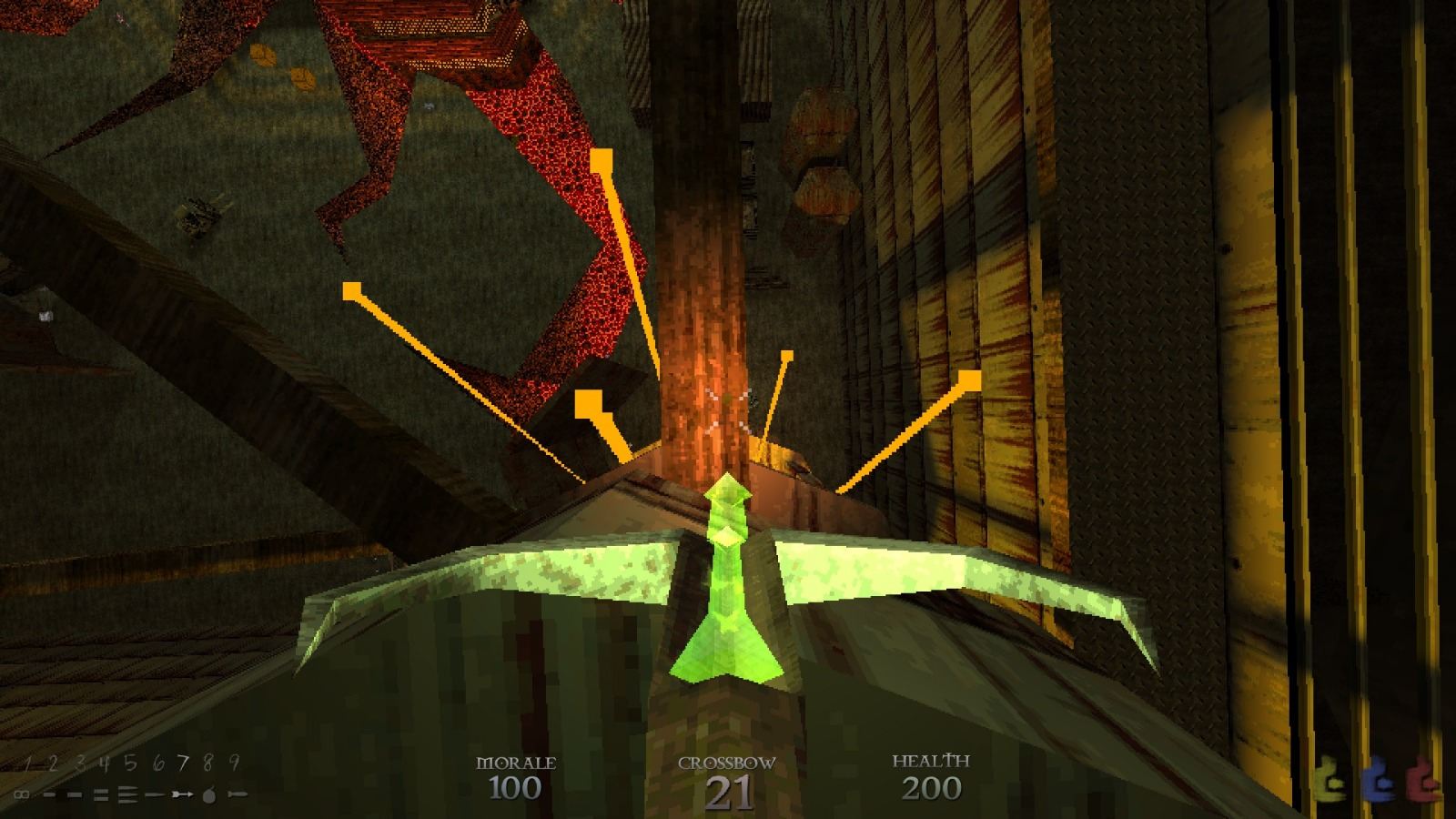
Task: Select the blue key icon
Action: click(1378, 778)
